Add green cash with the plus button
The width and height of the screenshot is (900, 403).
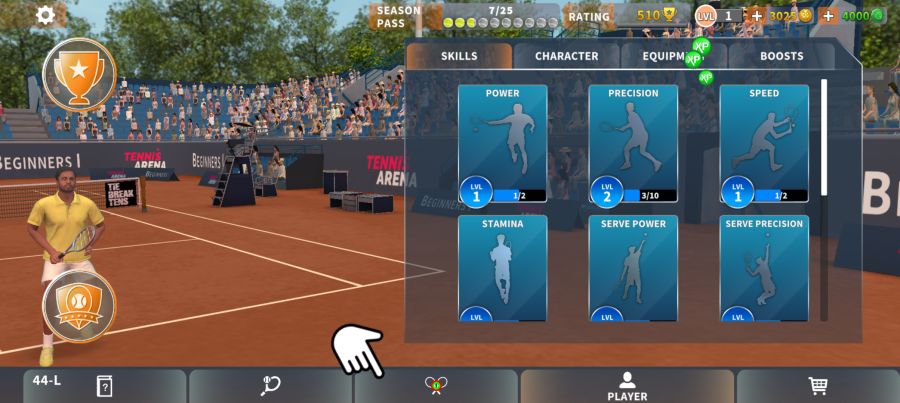click(x=828, y=16)
